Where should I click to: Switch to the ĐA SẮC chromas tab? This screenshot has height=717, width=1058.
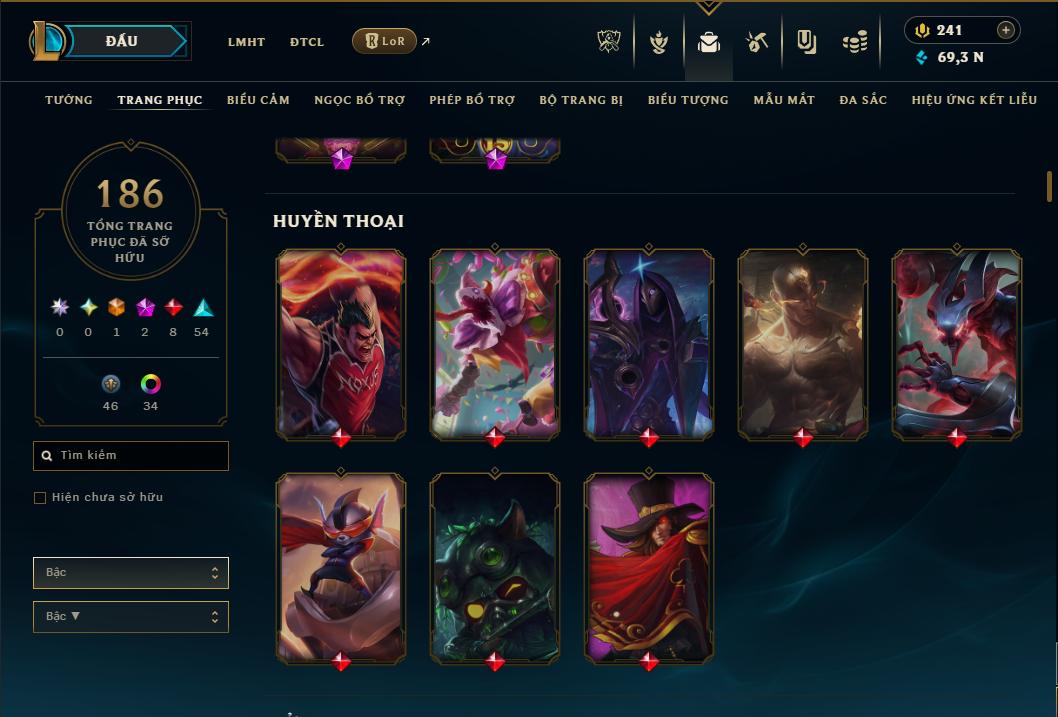863,100
